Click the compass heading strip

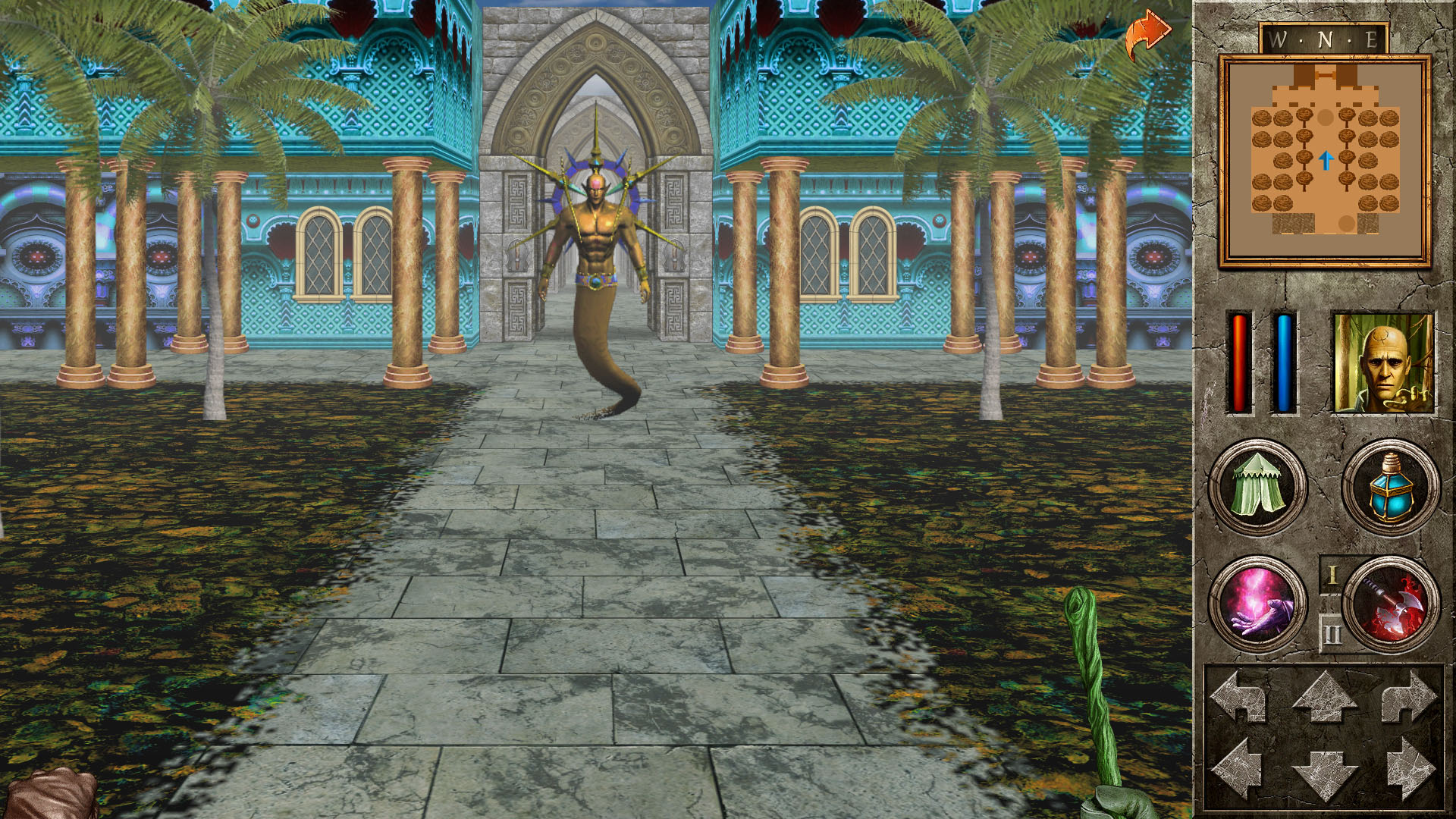tap(1324, 39)
